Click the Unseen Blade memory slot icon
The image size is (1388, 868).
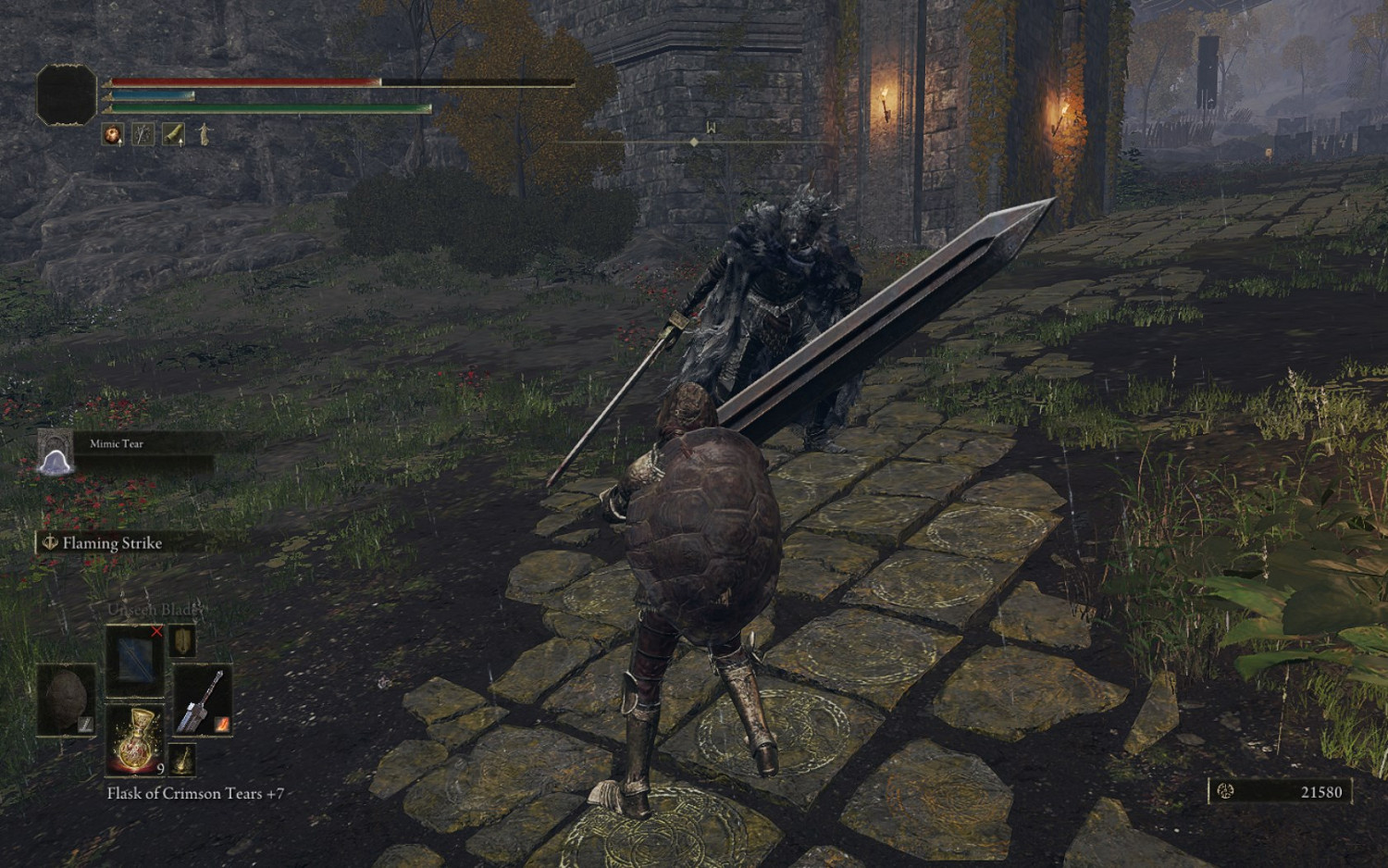coord(135,660)
